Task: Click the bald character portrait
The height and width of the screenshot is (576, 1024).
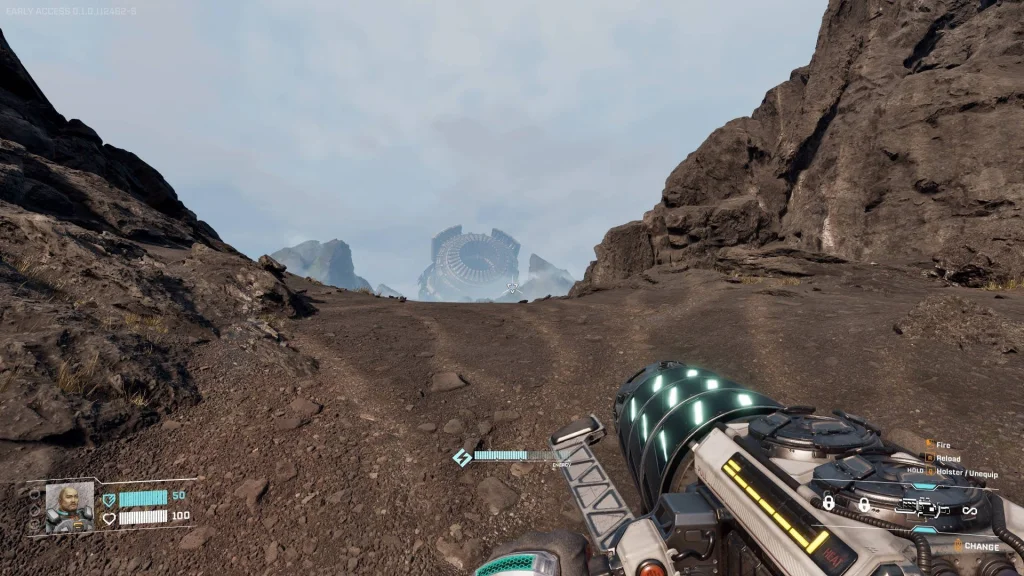Action: [x=69, y=506]
